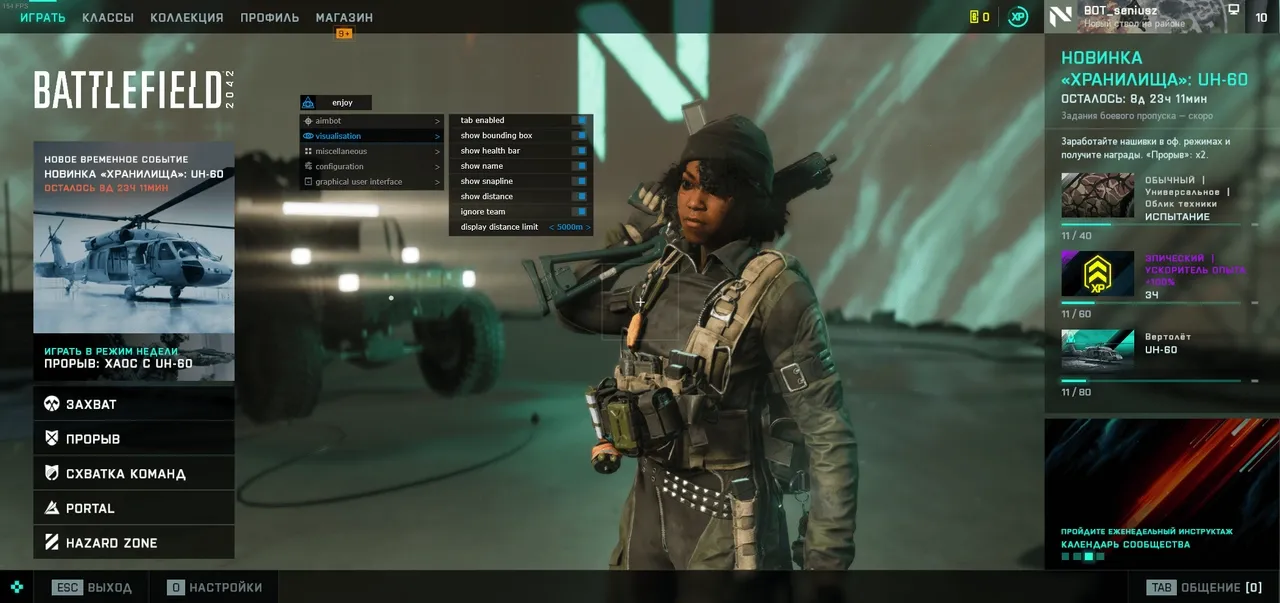Toggle the show bounding box option
The width and height of the screenshot is (1280, 603).
[x=579, y=136]
